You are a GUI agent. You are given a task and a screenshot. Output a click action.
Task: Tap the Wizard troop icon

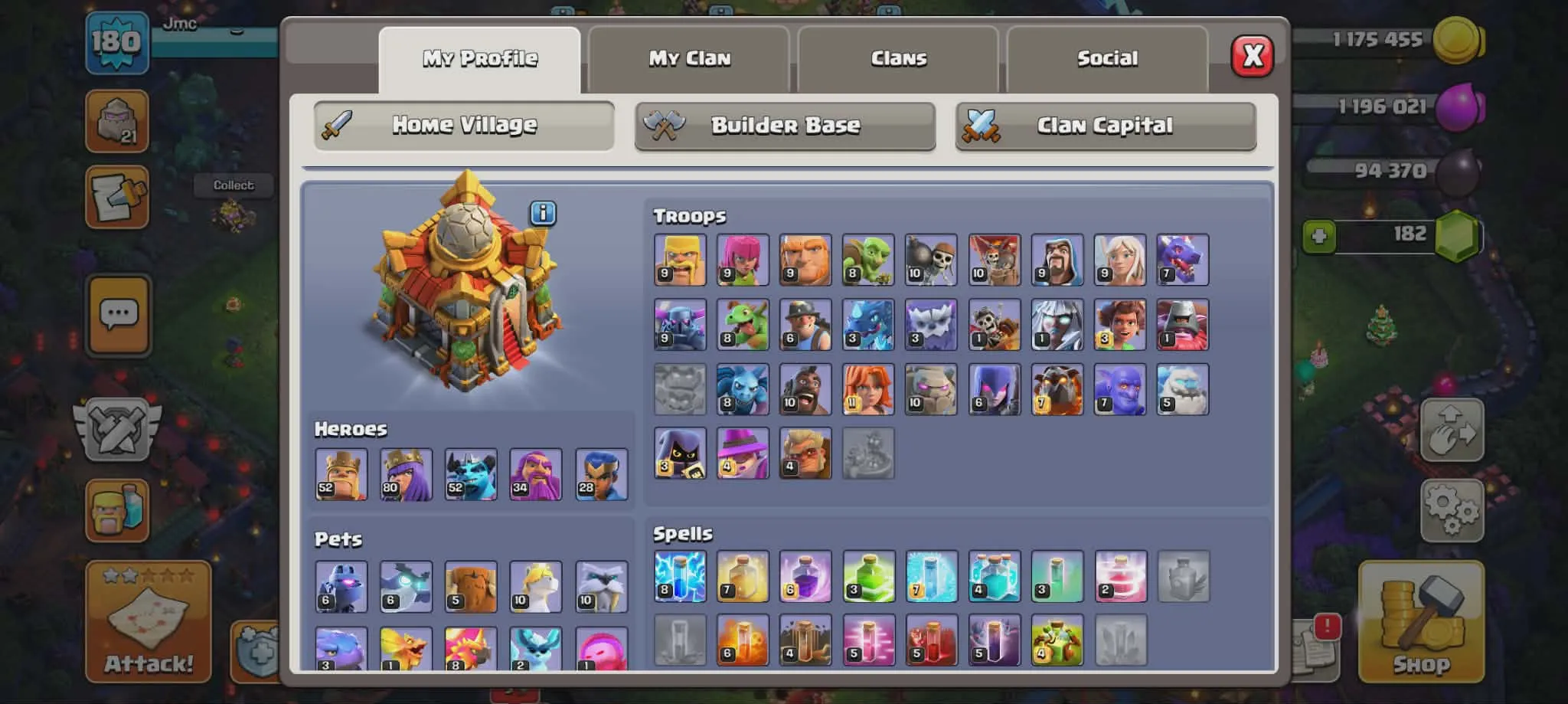tap(1057, 259)
